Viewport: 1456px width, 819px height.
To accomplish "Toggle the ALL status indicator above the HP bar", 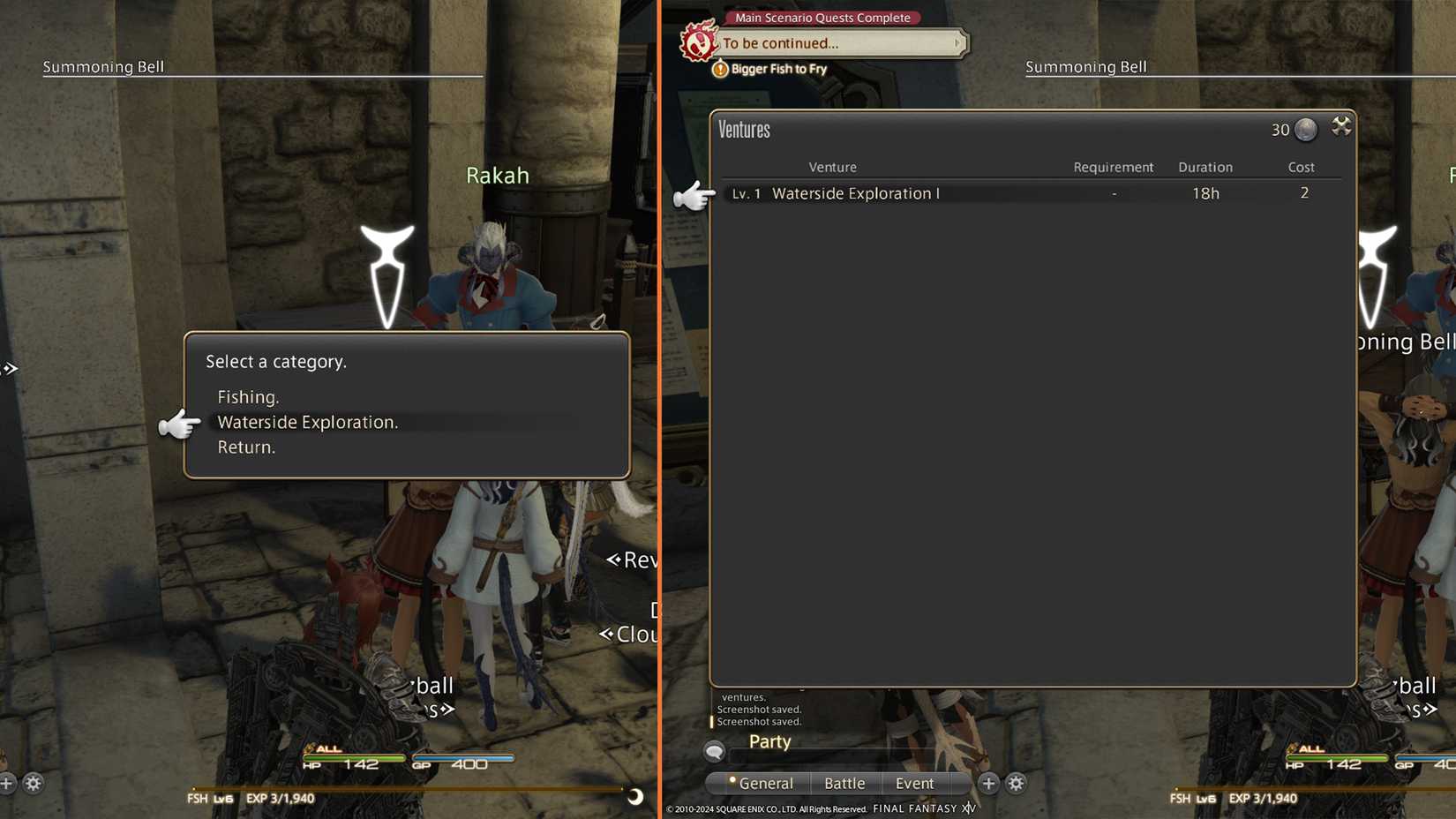I will [x=327, y=748].
